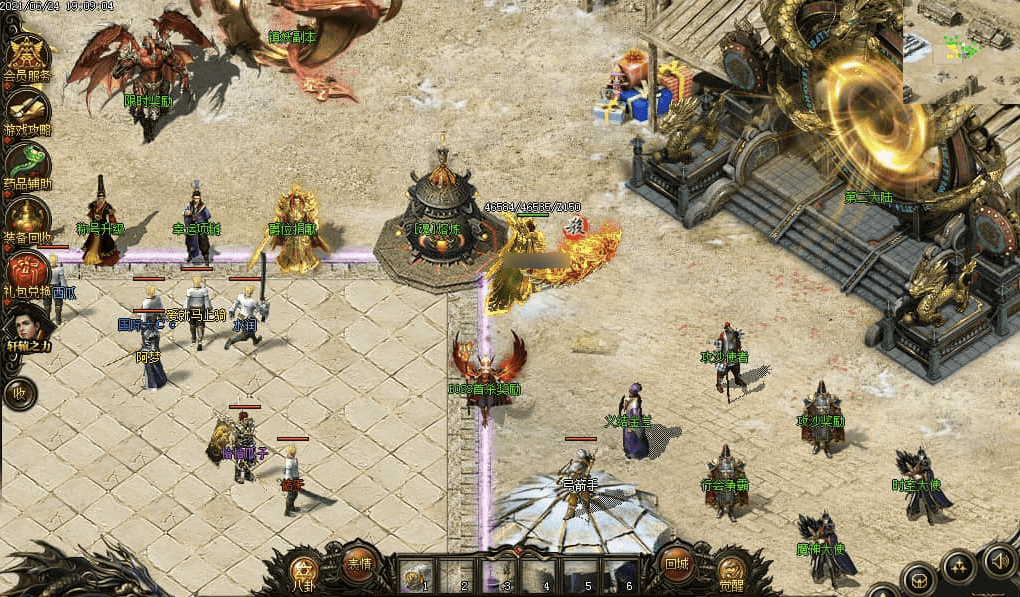The image size is (1020, 597).
Task: Open the 轩辕之力 character portrait menu
Action: 27,326
